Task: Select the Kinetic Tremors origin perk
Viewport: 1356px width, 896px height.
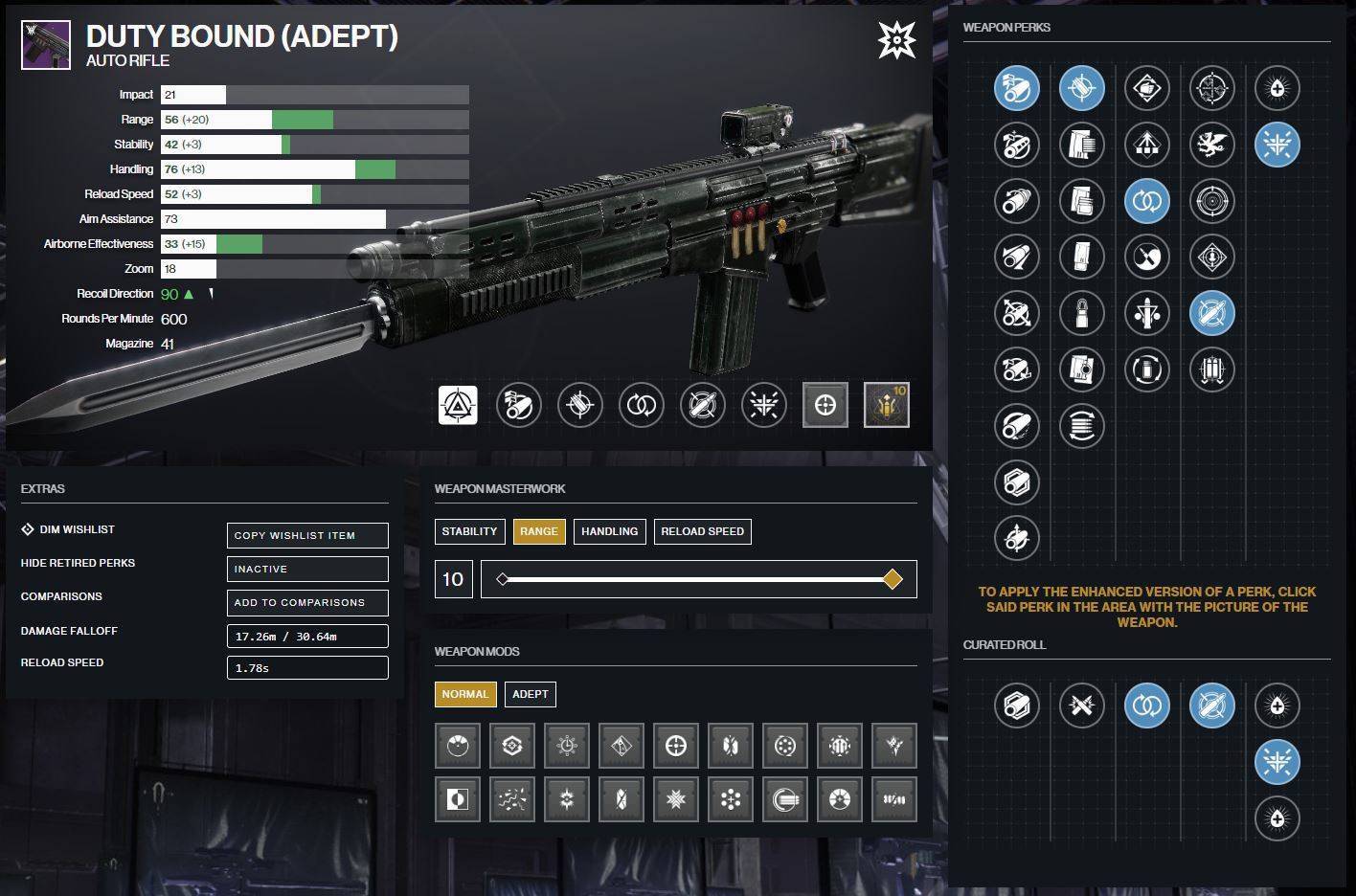Action: coord(1277,145)
